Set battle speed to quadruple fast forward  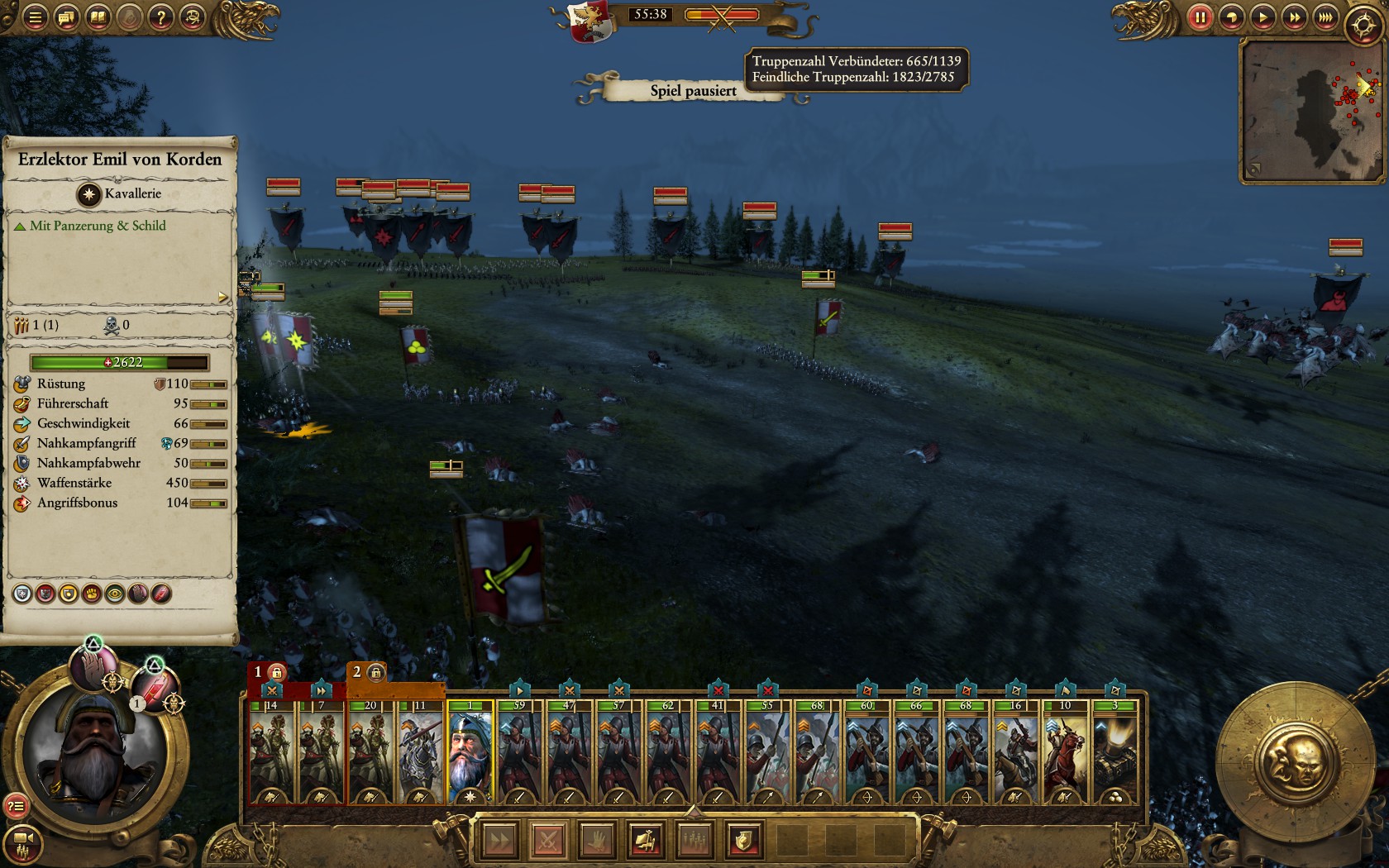(x=1326, y=17)
